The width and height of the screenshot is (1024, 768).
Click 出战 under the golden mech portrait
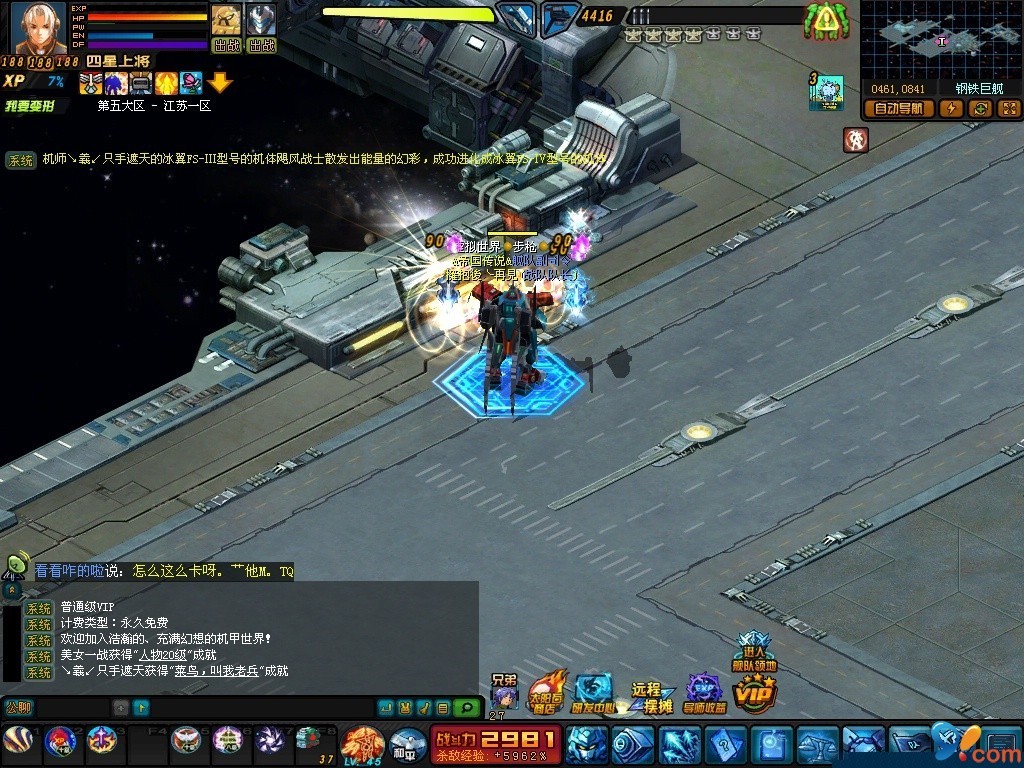pos(226,45)
